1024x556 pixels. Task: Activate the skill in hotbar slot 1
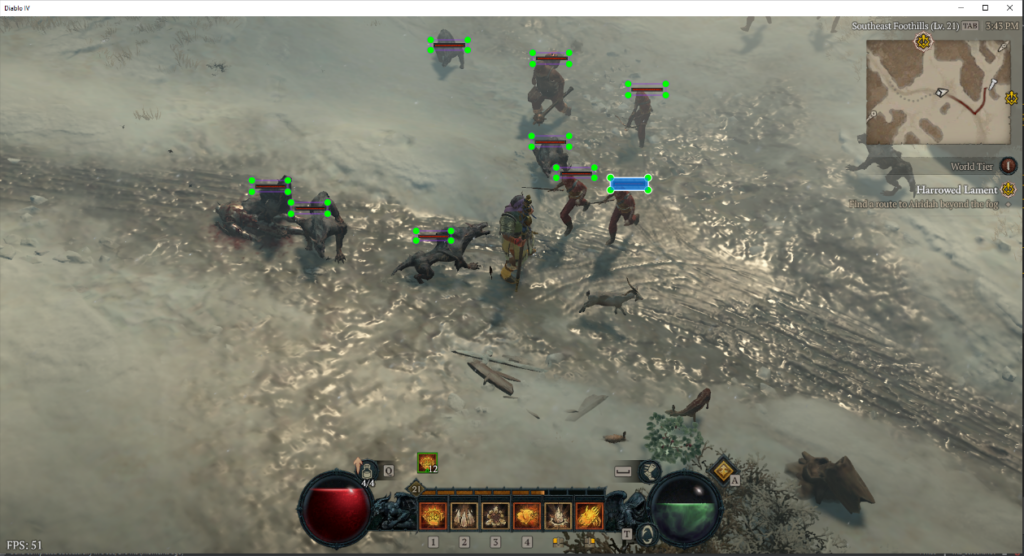click(433, 515)
